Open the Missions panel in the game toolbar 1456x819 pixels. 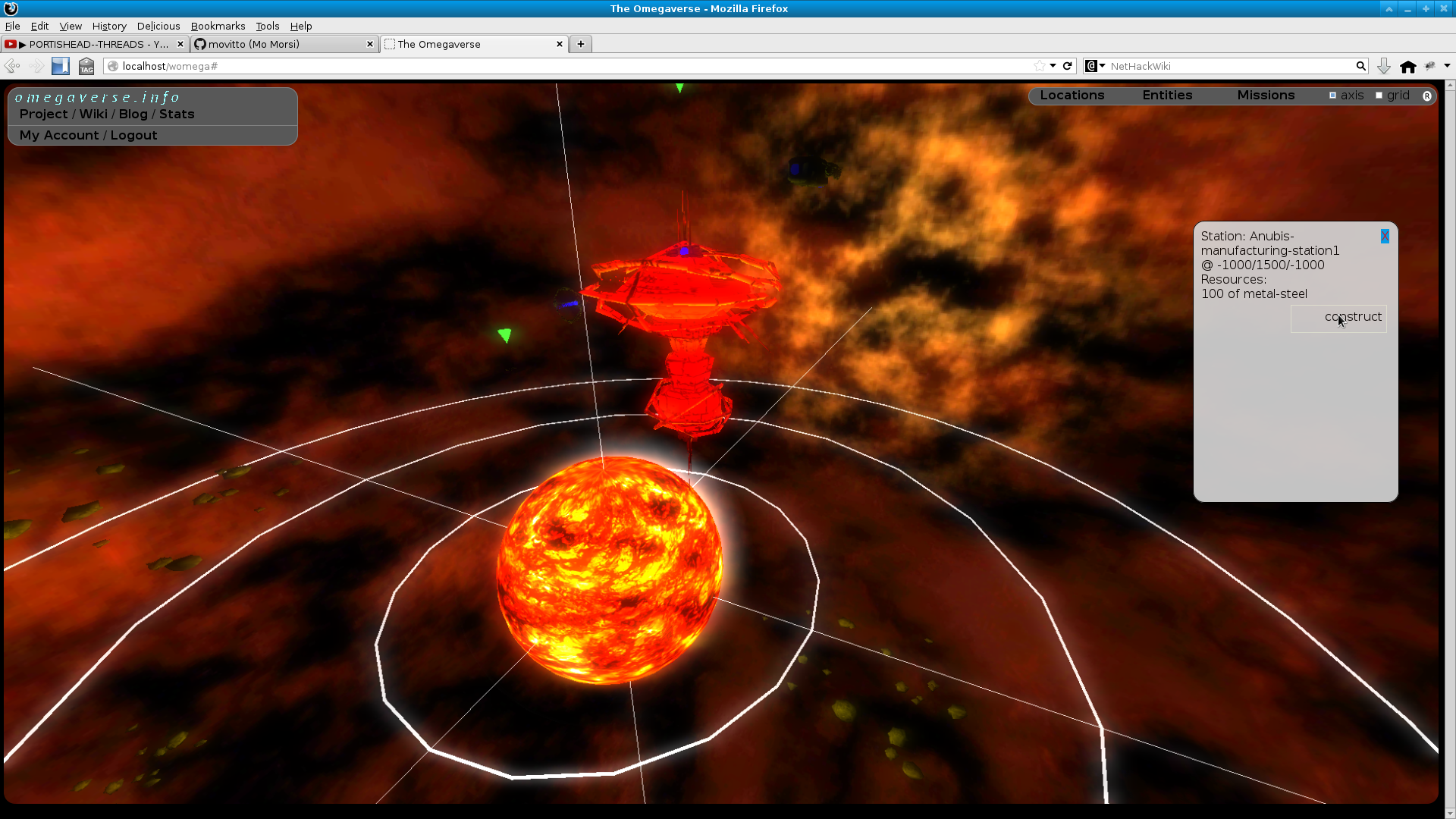click(x=1266, y=95)
